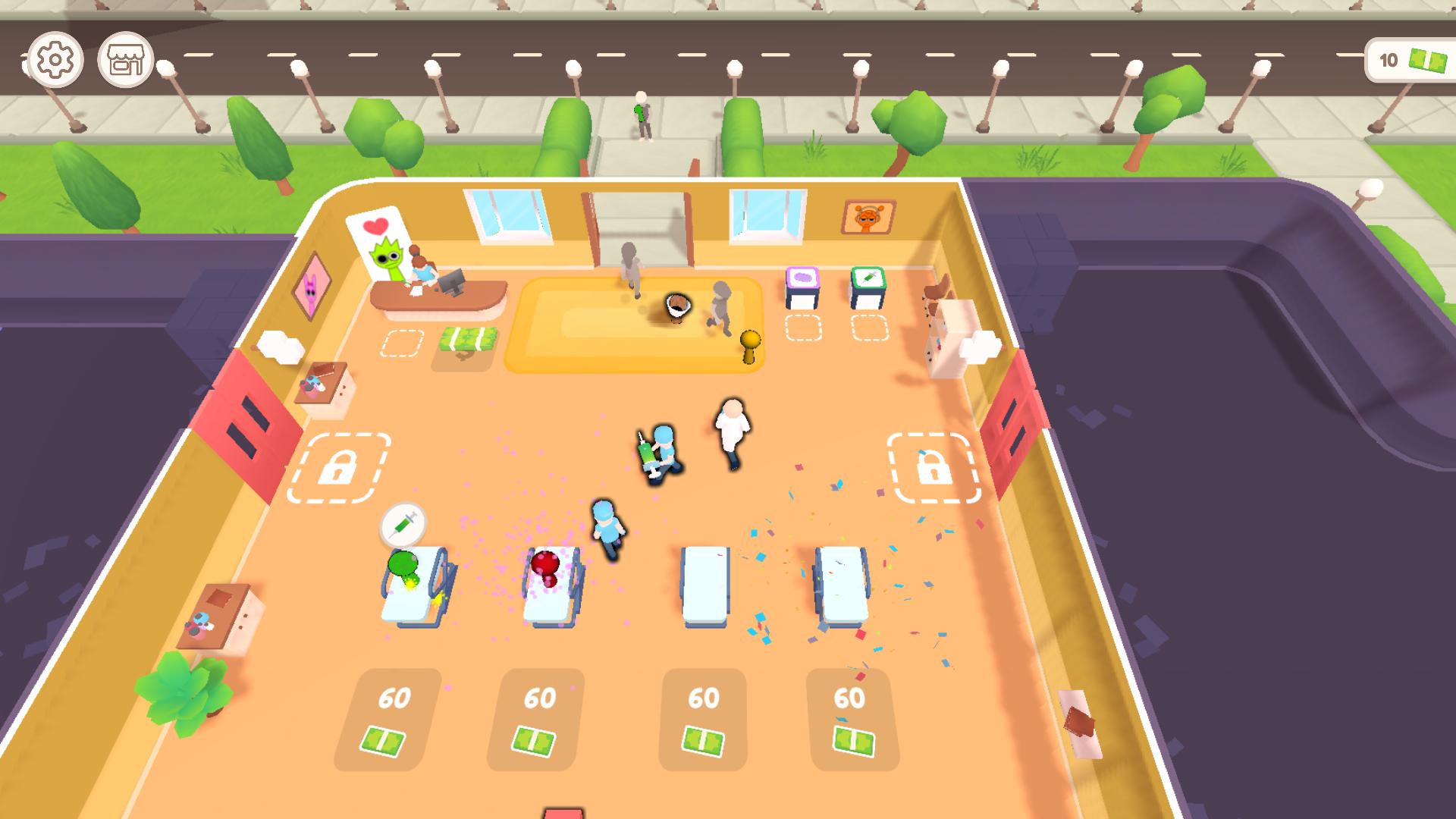
Task: Click the orange monster framed portrait
Action: click(867, 216)
